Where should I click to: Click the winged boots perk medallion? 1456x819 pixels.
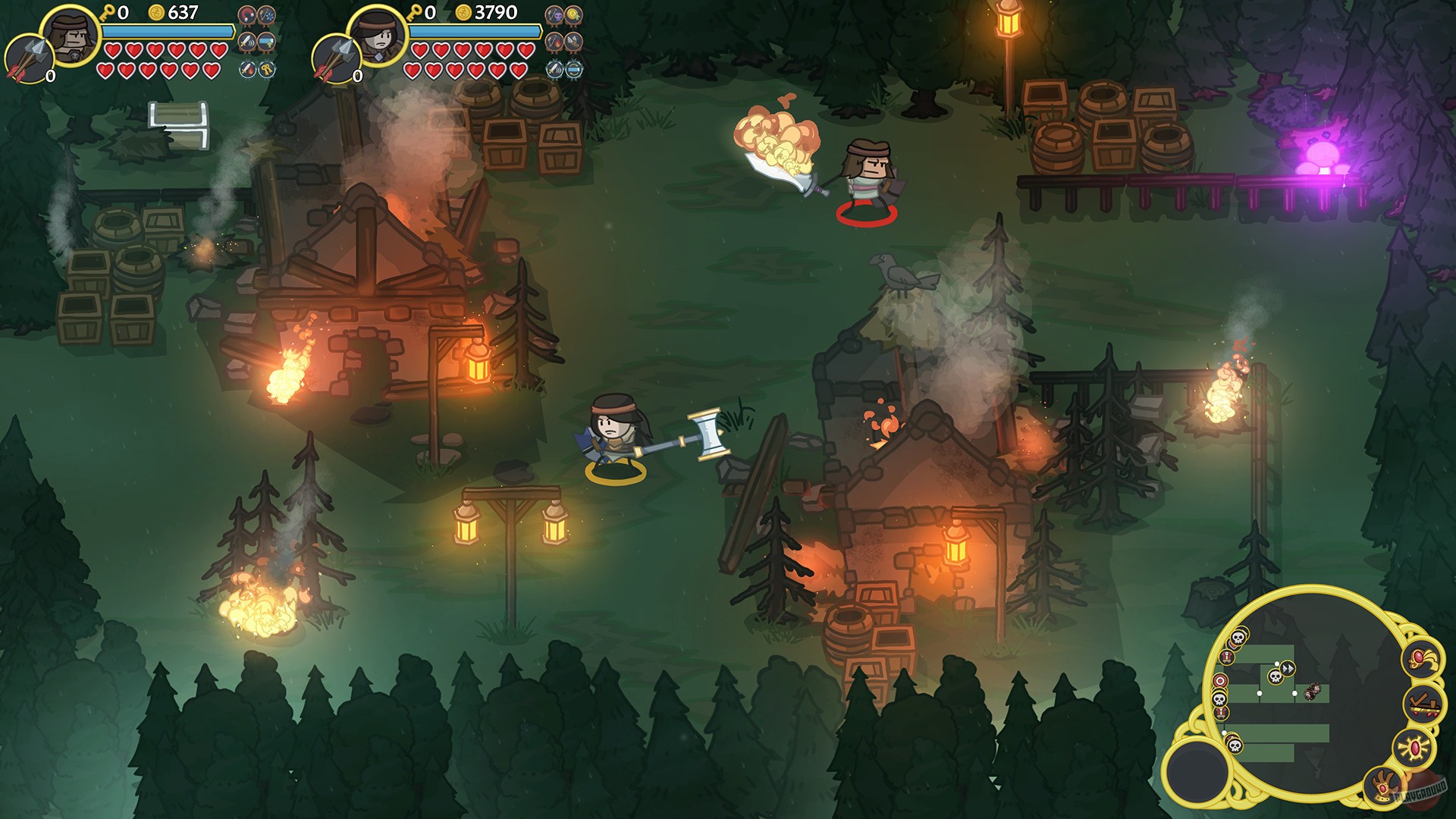pyautogui.click(x=573, y=43)
